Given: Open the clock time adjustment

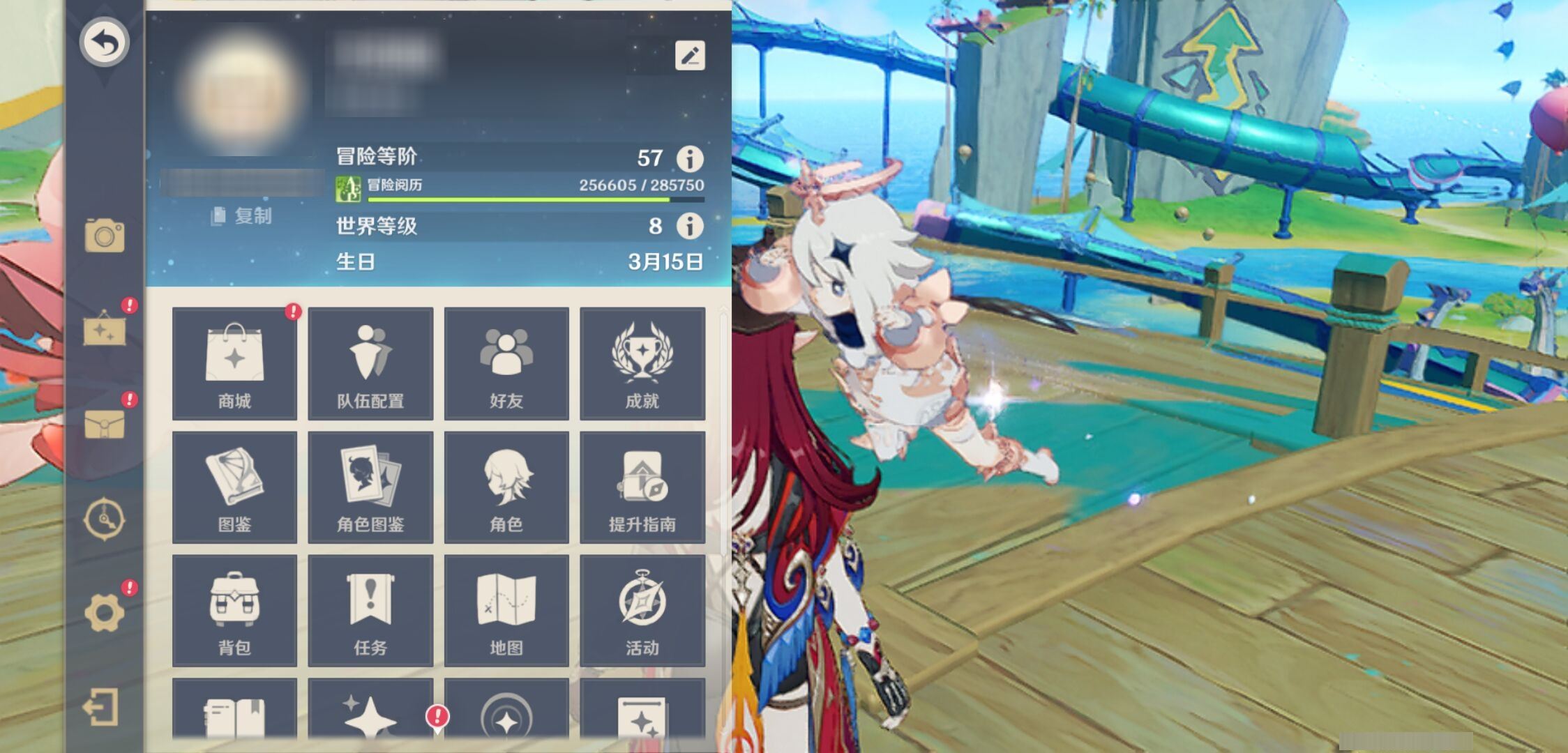Looking at the screenshot, I should click(x=105, y=519).
